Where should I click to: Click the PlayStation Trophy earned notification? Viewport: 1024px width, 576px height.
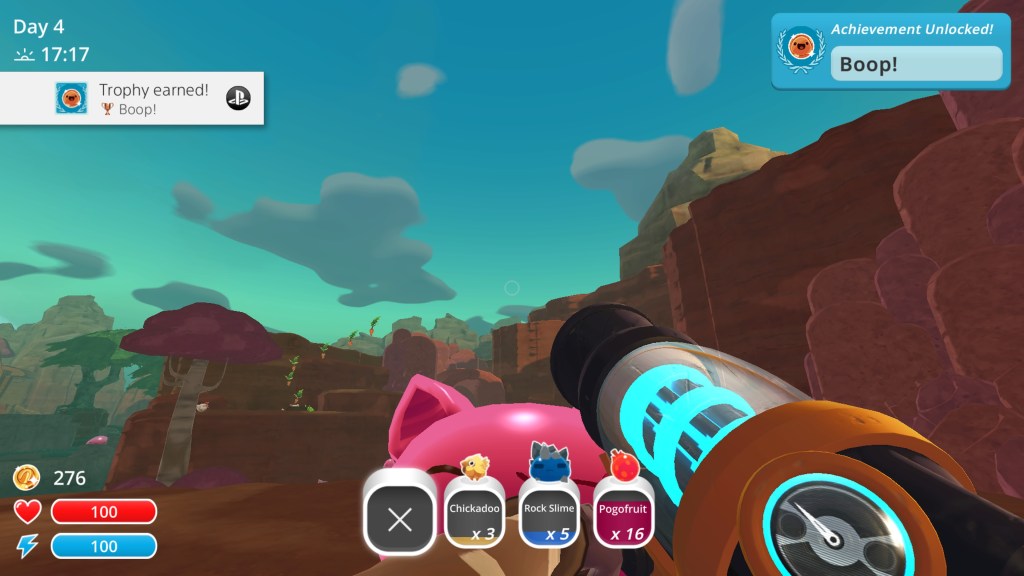point(132,98)
